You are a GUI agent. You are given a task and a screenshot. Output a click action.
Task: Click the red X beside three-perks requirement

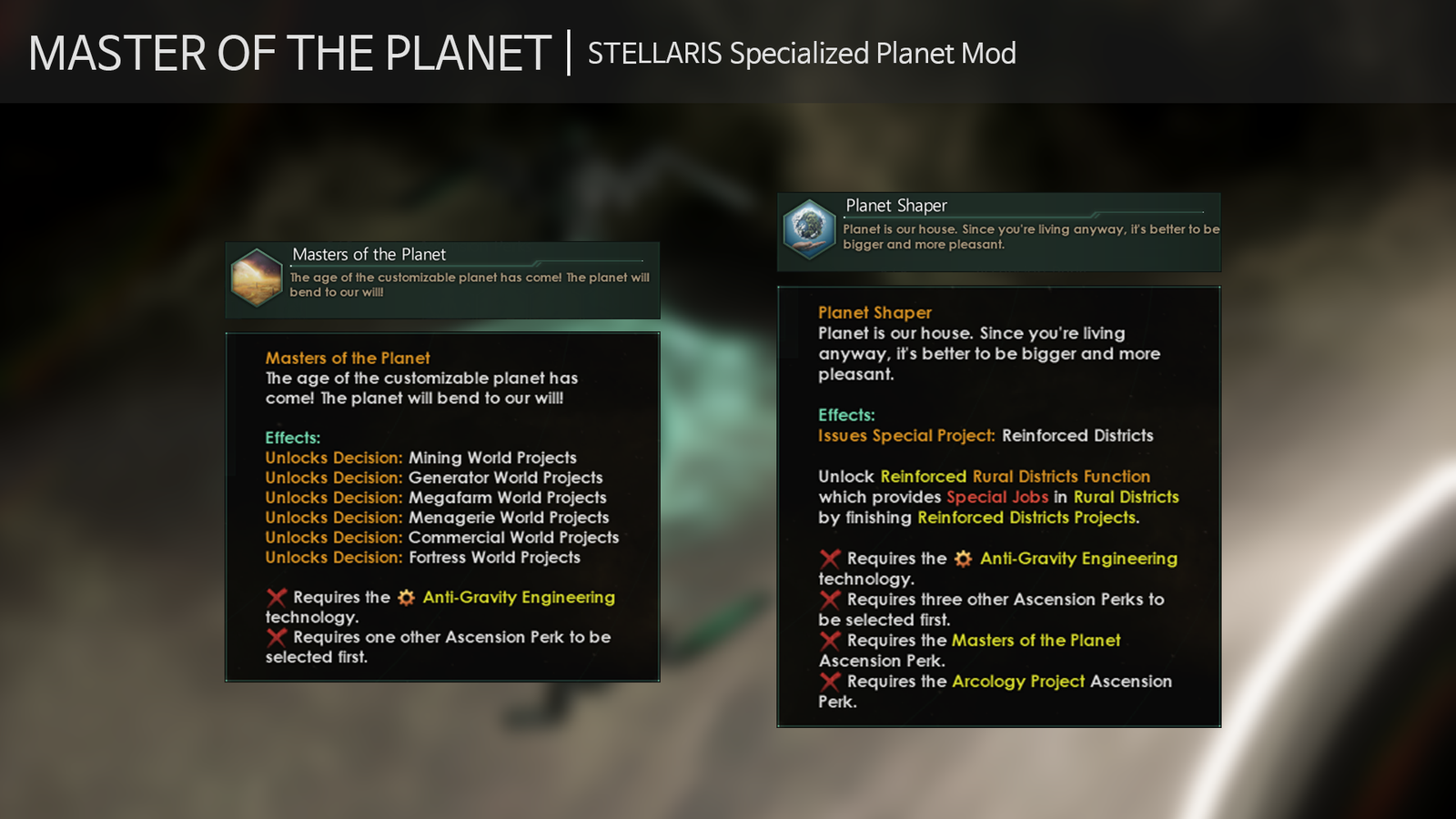point(829,599)
